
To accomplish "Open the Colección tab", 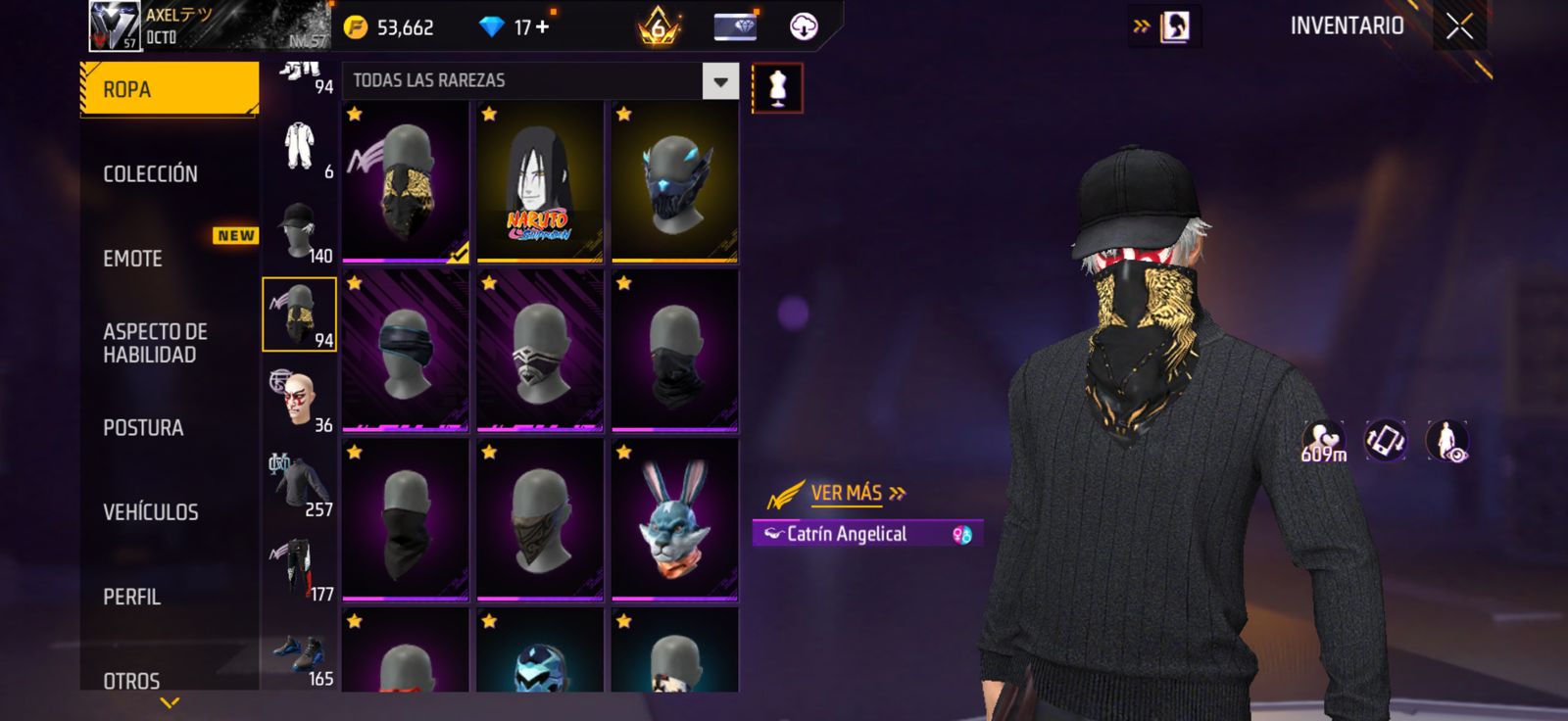I will [x=151, y=174].
